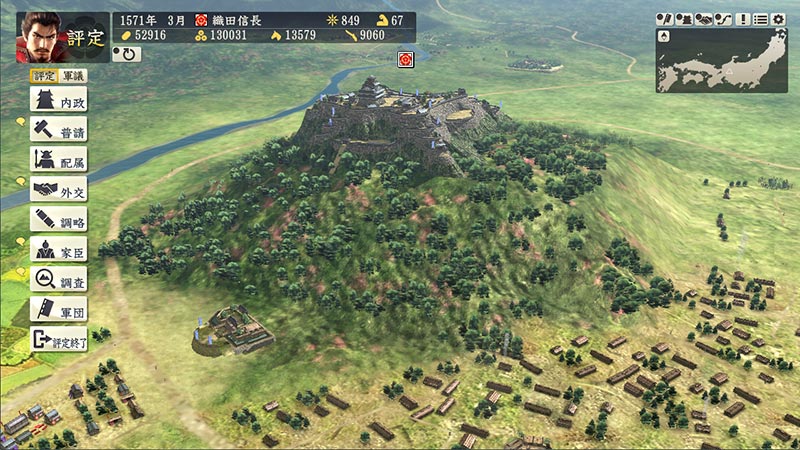Image resolution: width=800 pixels, height=450 pixels.
Task: Select the 調査 investigation command
Action: click(58, 278)
